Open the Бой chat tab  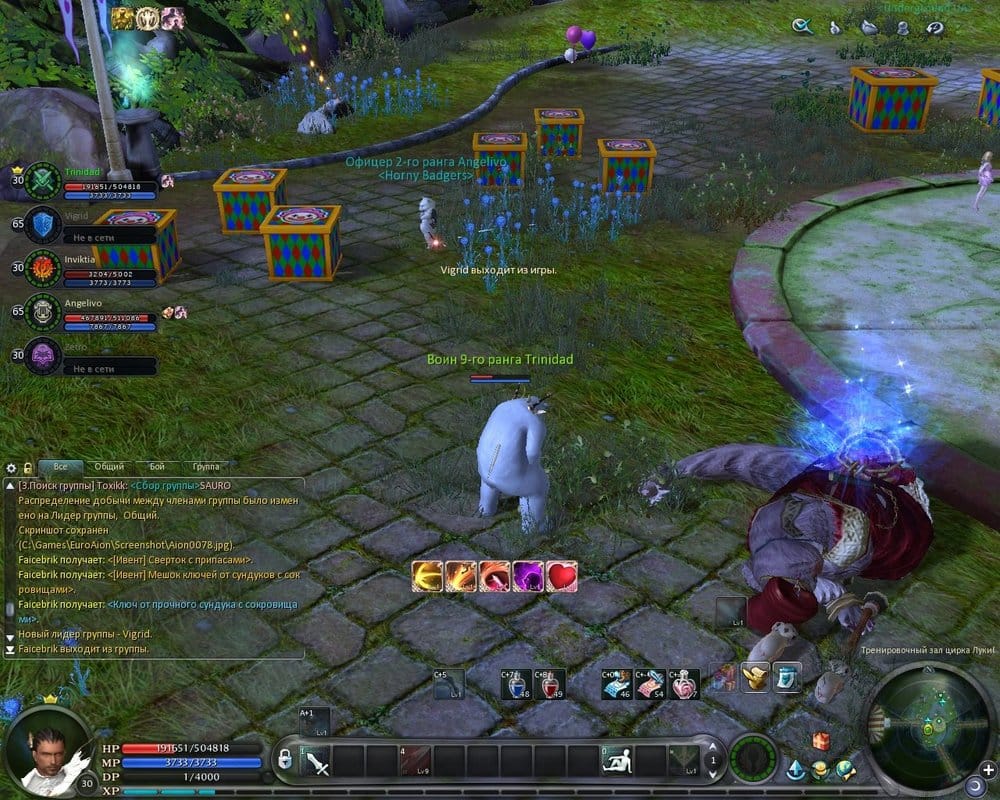tap(157, 467)
